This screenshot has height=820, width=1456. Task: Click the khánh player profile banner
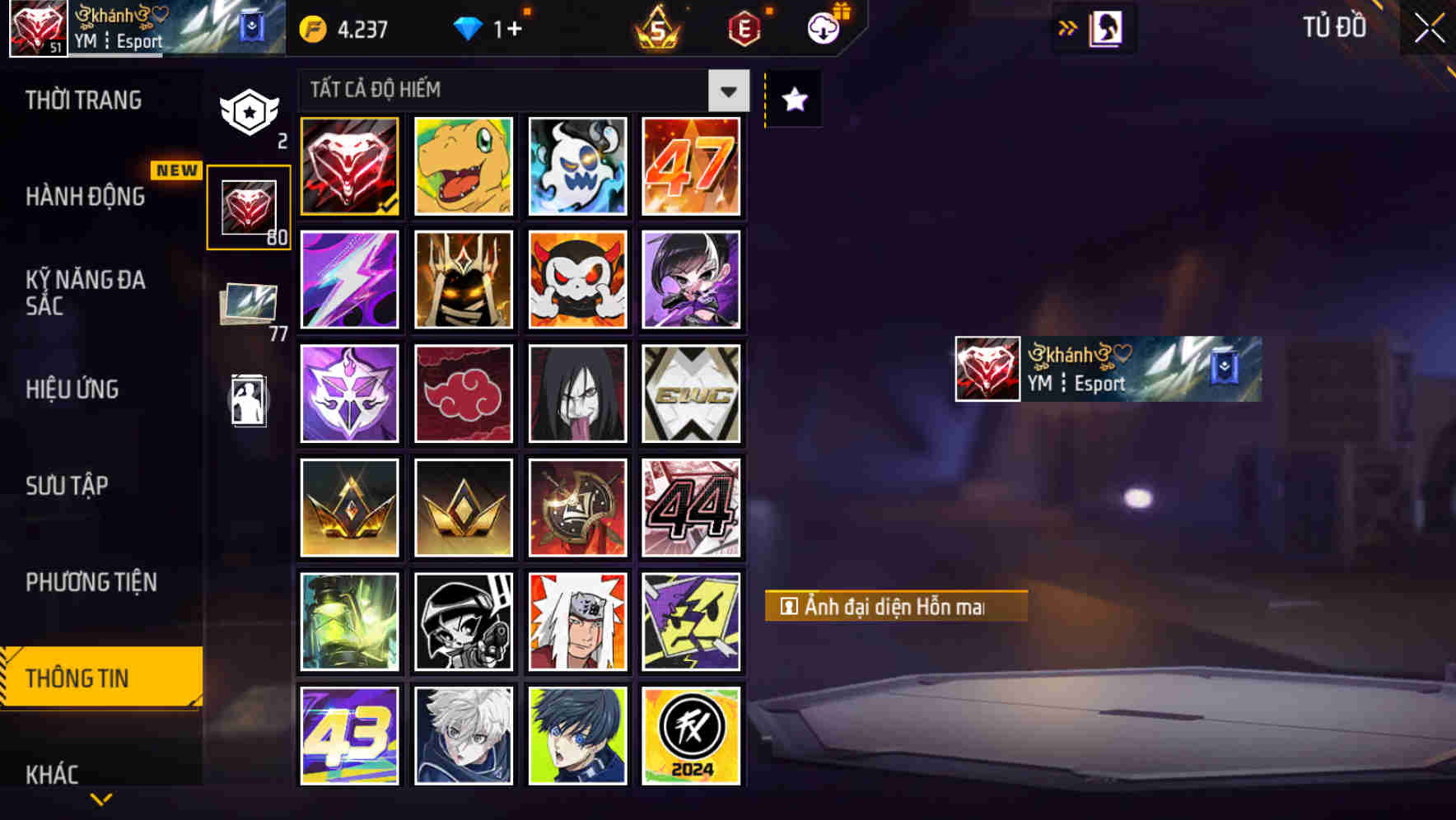[1104, 370]
